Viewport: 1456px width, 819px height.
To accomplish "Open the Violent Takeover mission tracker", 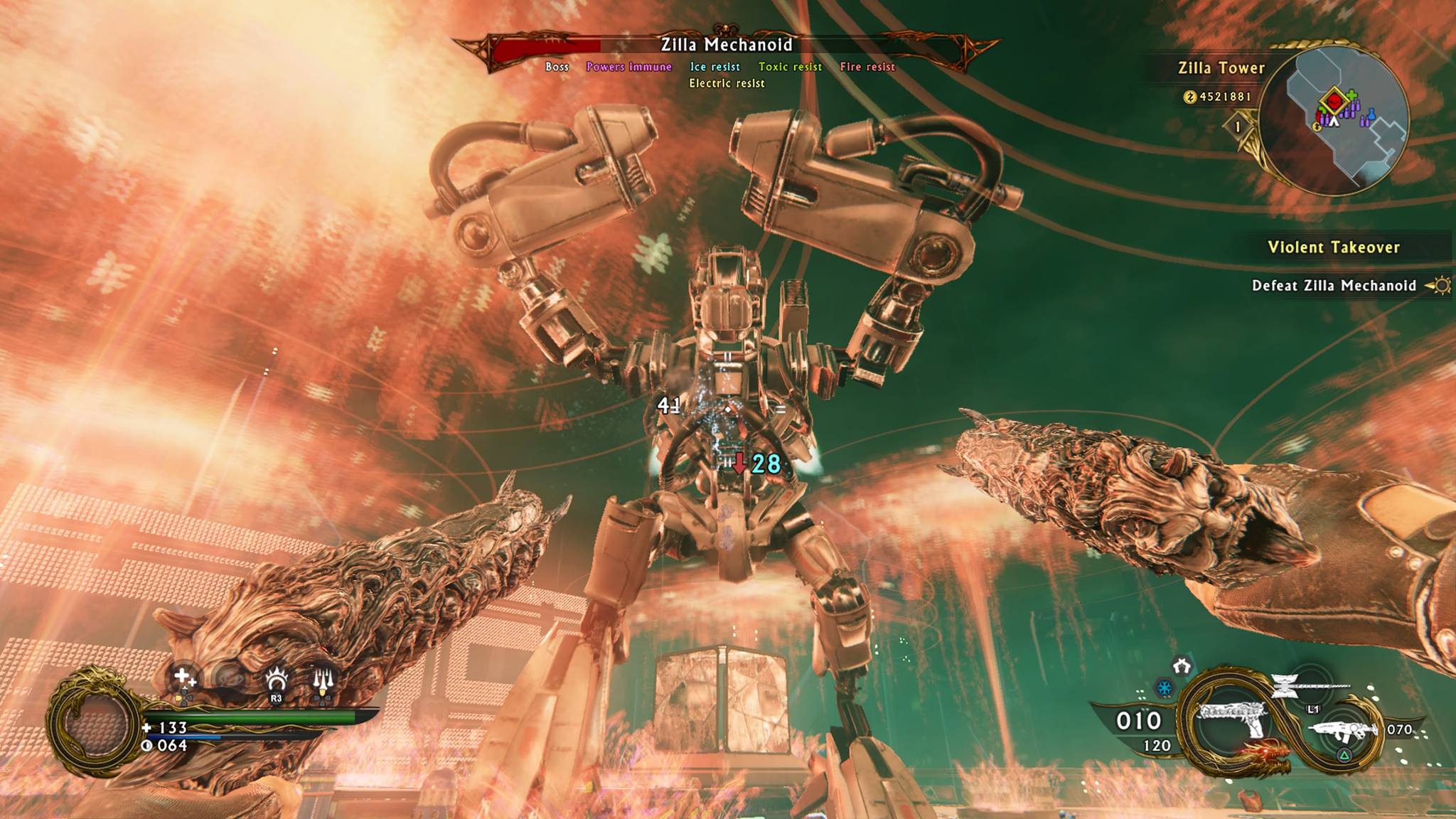I will pyautogui.click(x=1334, y=247).
